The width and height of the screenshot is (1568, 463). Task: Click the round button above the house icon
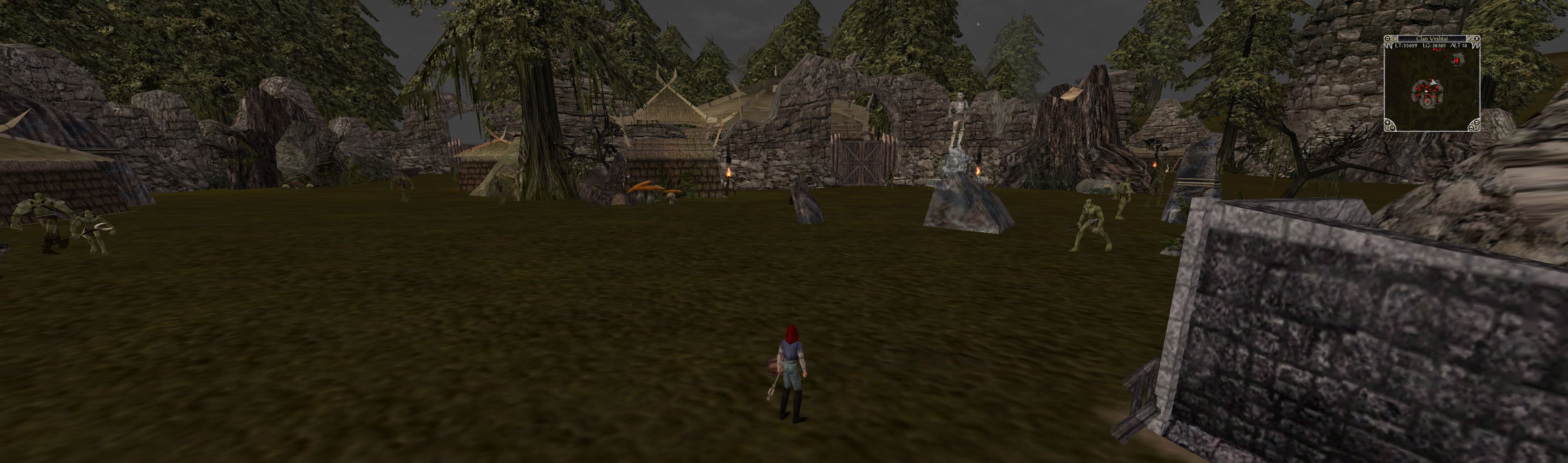(x=1477, y=123)
